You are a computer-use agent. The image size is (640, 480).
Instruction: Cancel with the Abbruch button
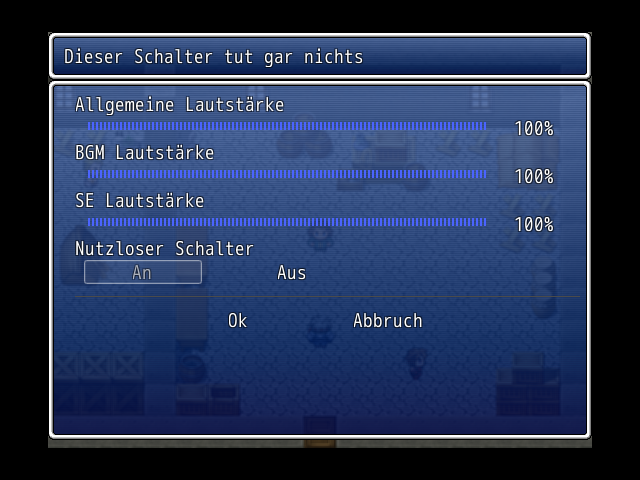click(387, 320)
